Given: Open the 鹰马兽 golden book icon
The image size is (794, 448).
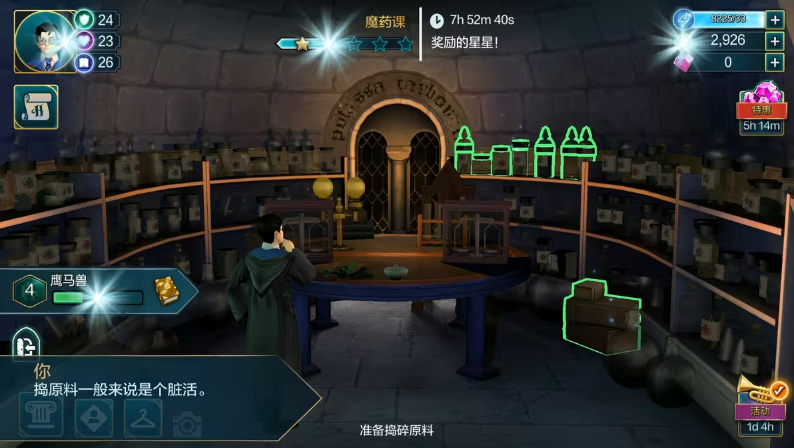Looking at the screenshot, I should point(166,291).
